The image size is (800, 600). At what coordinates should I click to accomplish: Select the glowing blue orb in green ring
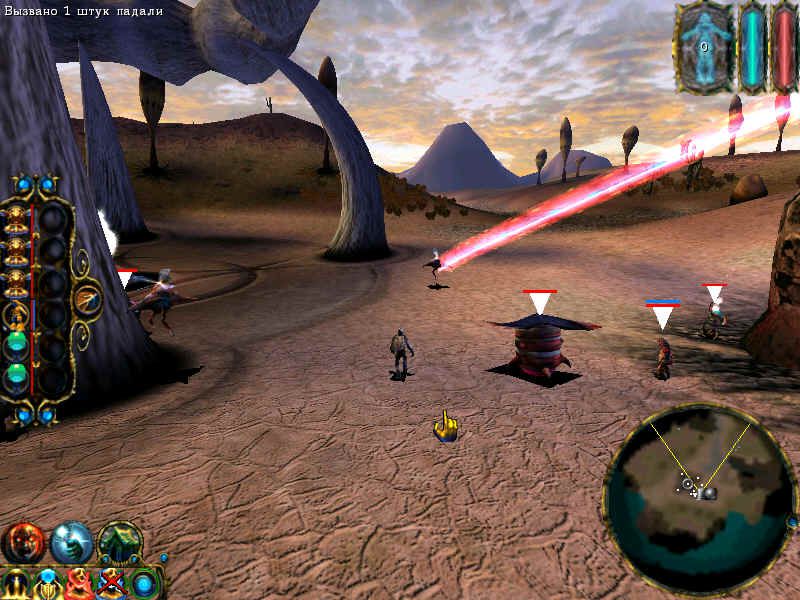point(144,583)
